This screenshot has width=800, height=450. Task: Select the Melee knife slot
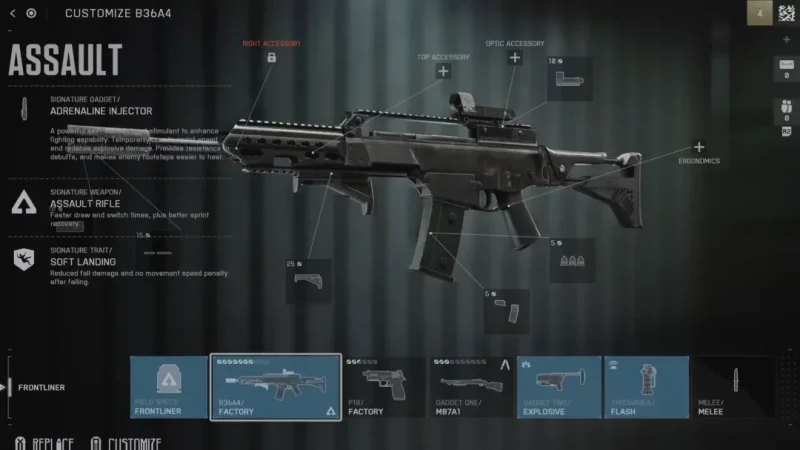733,388
